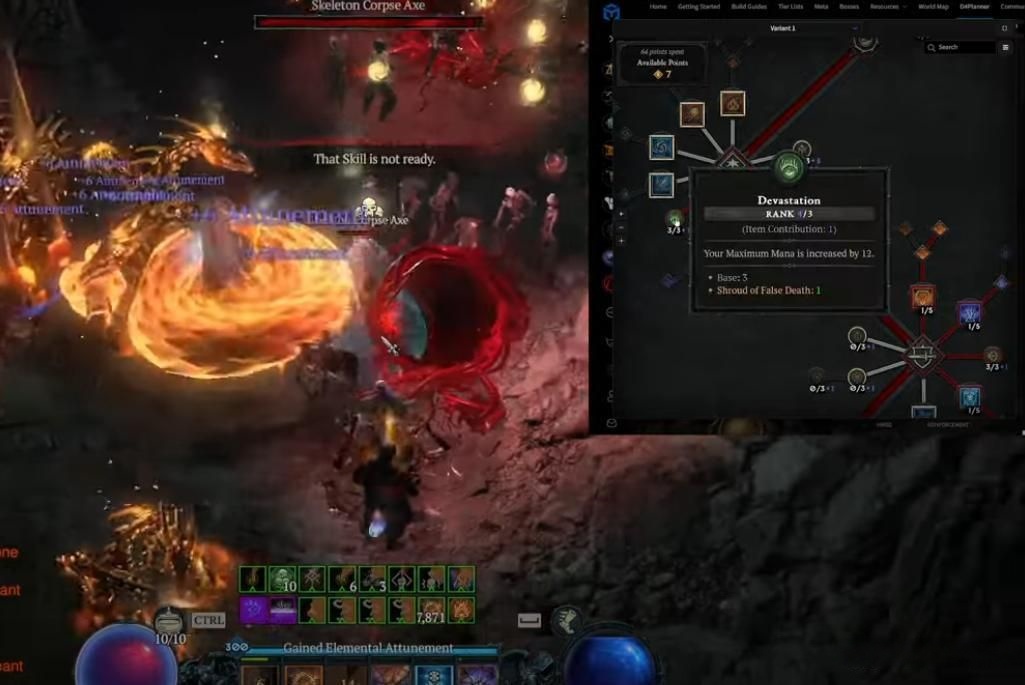Click the planner list-view button beside Search
The image size is (1025, 685).
tap(1004, 47)
